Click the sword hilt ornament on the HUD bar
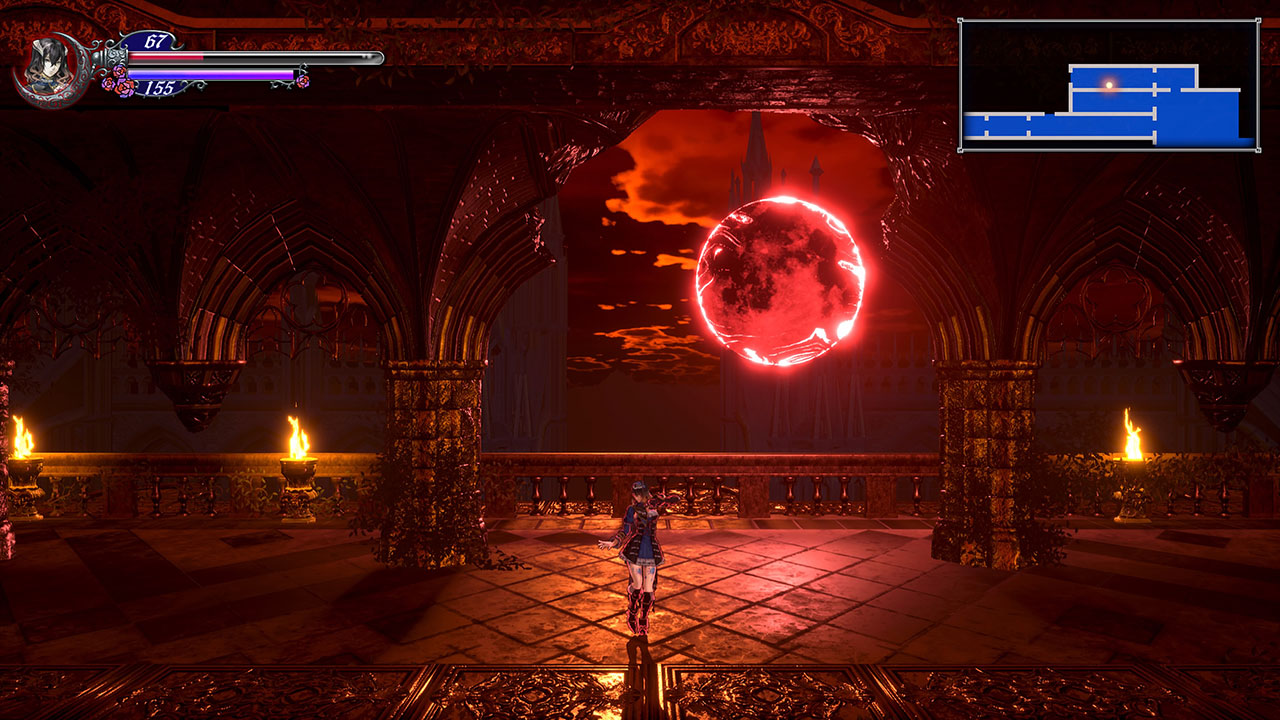This screenshot has width=1280, height=720. [x=116, y=57]
